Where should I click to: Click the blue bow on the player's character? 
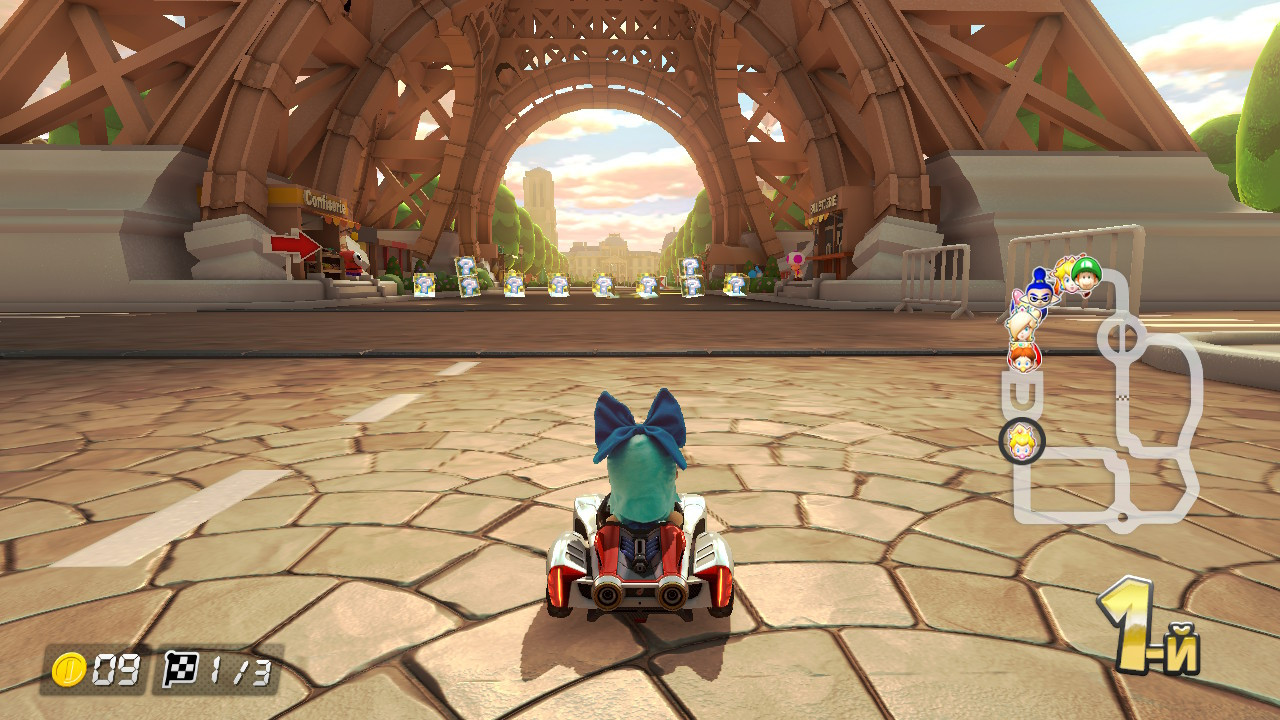coord(640,425)
